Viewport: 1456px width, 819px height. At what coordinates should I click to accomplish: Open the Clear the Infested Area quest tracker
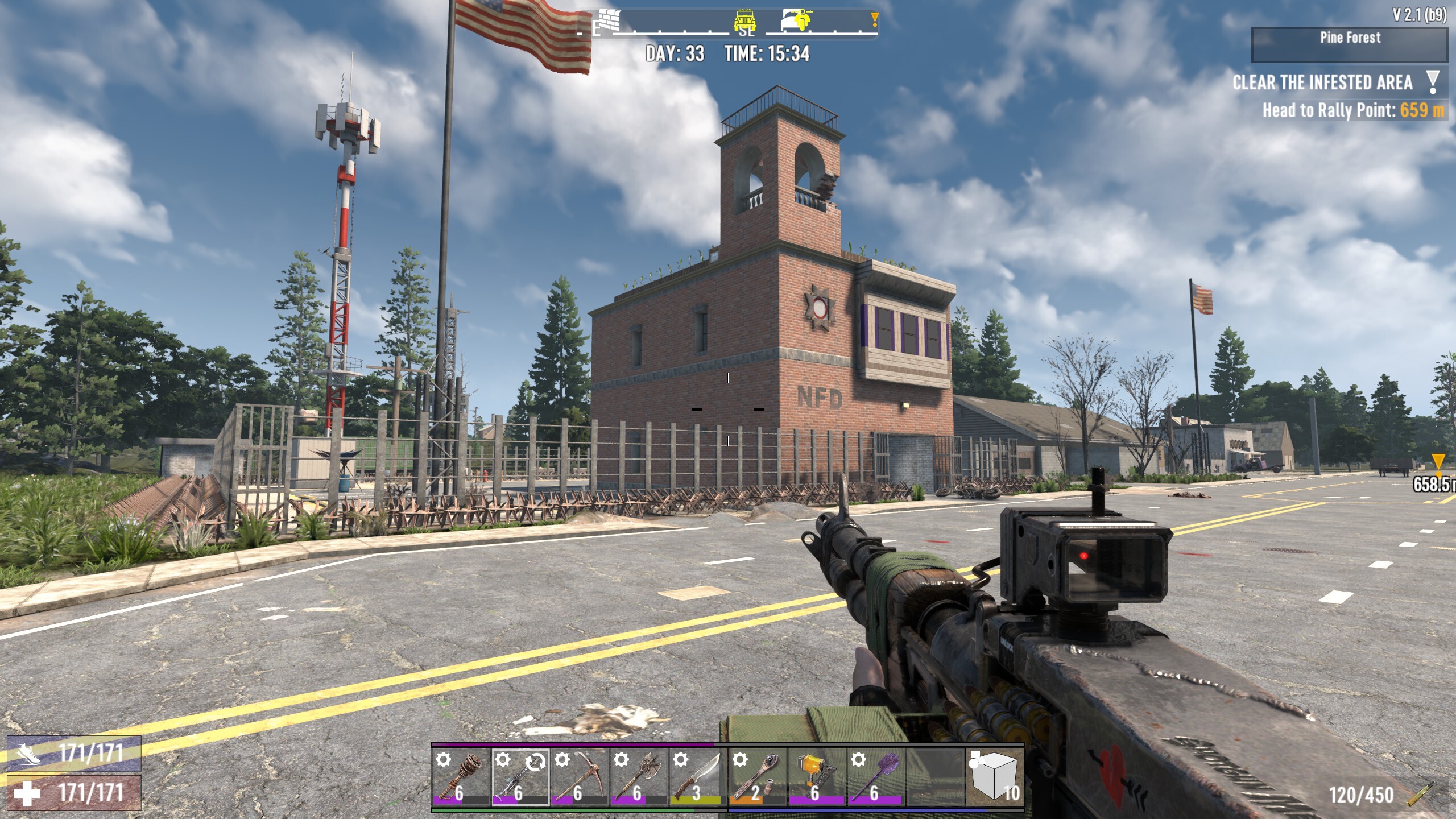(1322, 83)
